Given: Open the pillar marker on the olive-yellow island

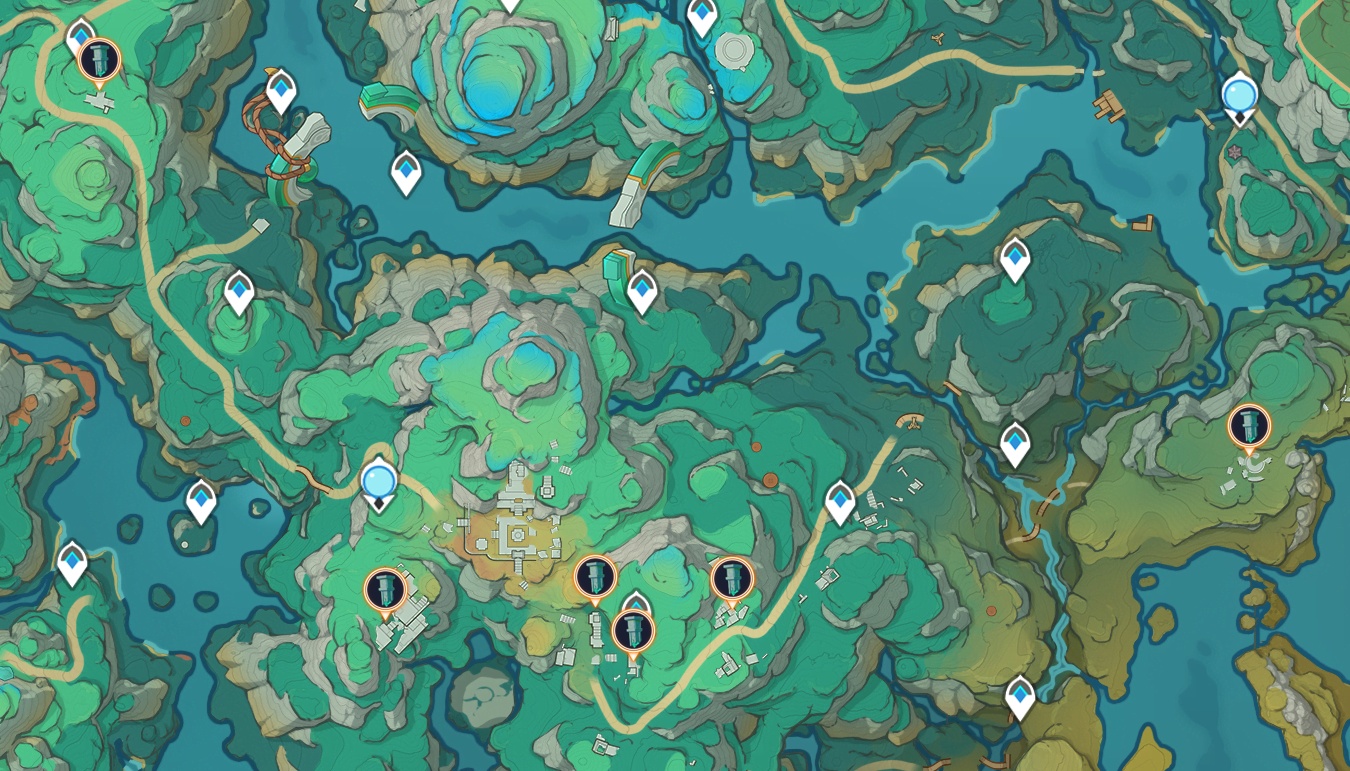Looking at the screenshot, I should (1249, 426).
